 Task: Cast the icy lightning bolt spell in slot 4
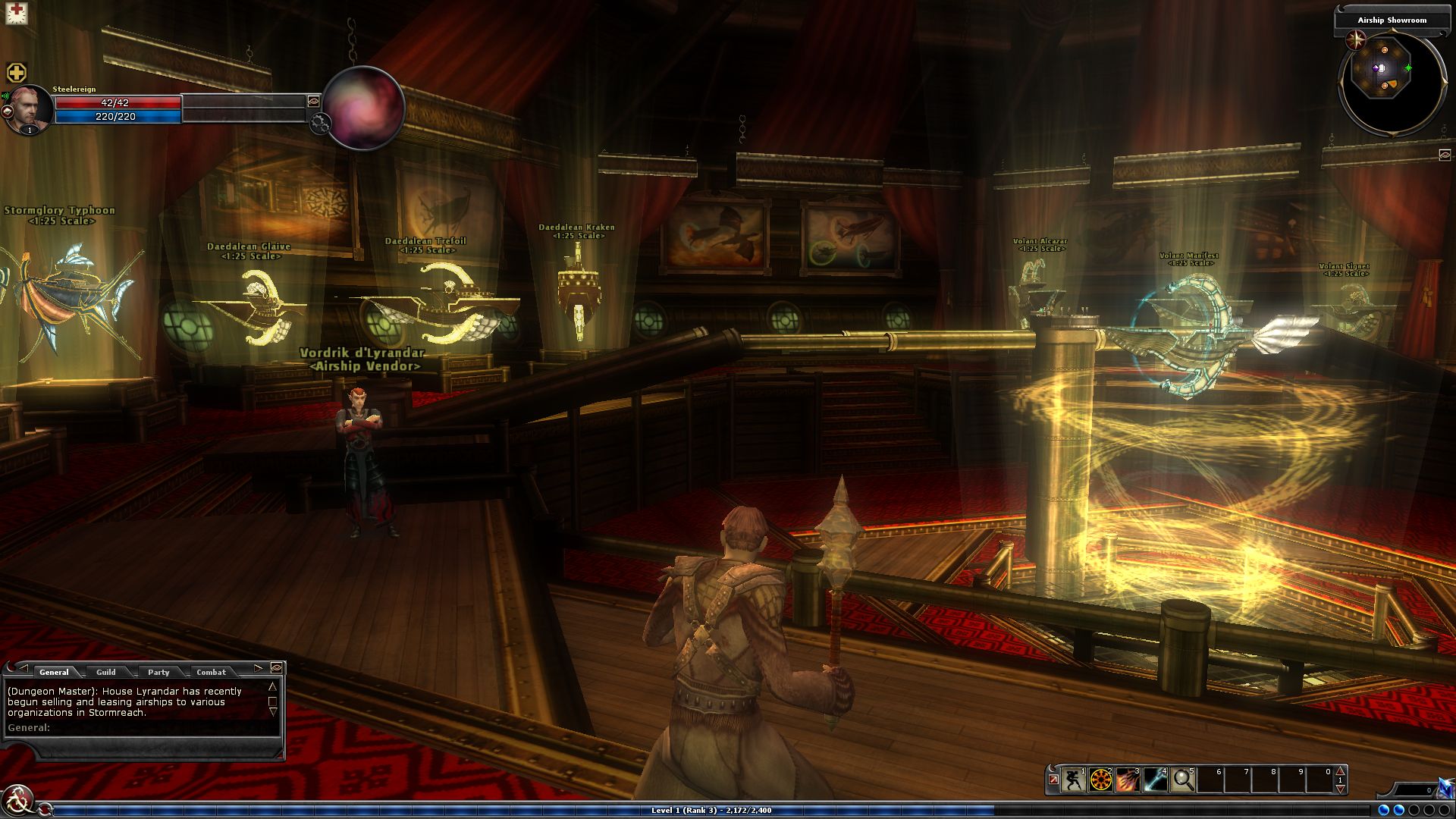pos(1155,780)
